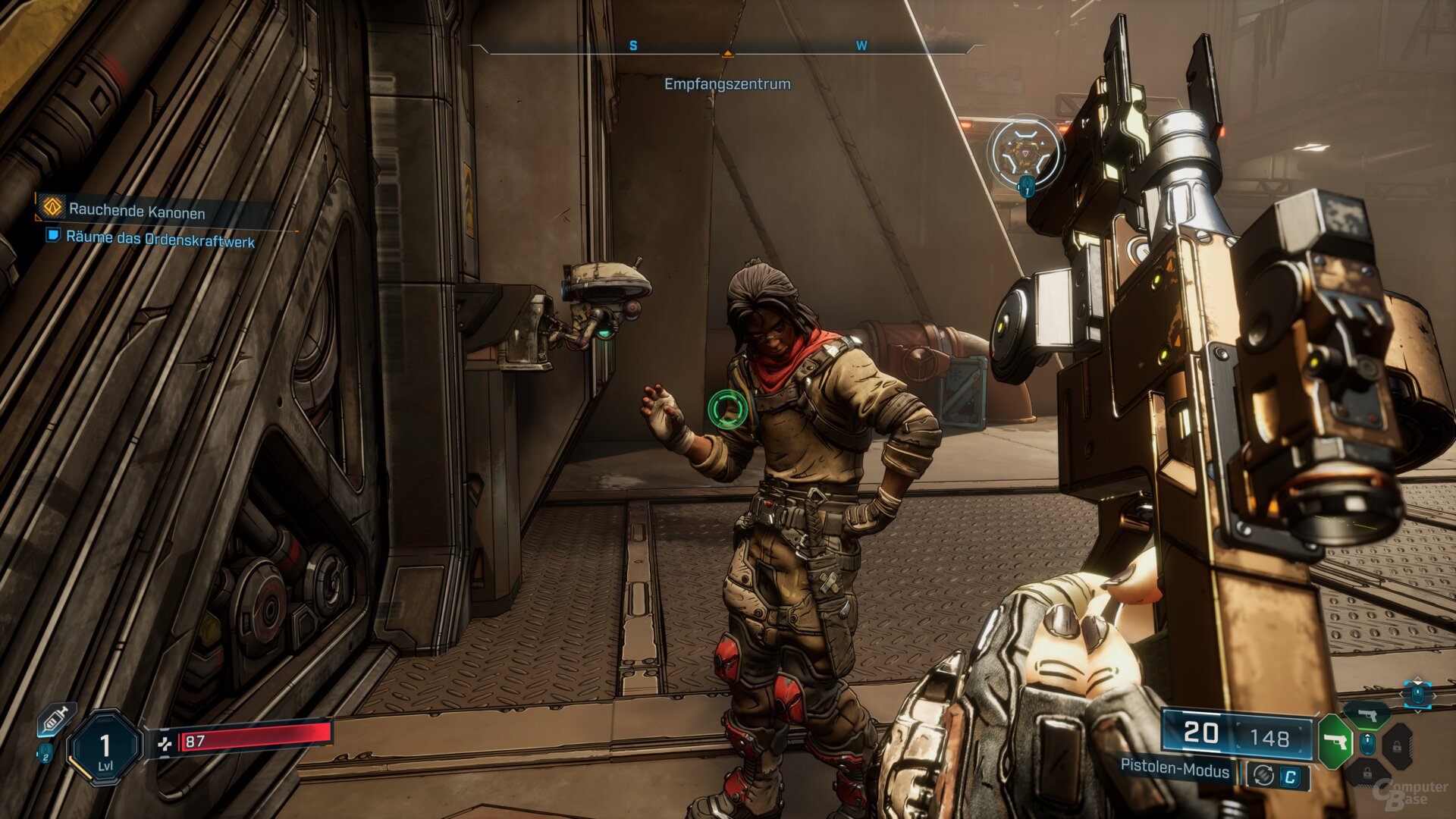The height and width of the screenshot is (819, 1456).
Task: Toggle the Pistolen-Modus fire mode icon
Action: point(1263,775)
